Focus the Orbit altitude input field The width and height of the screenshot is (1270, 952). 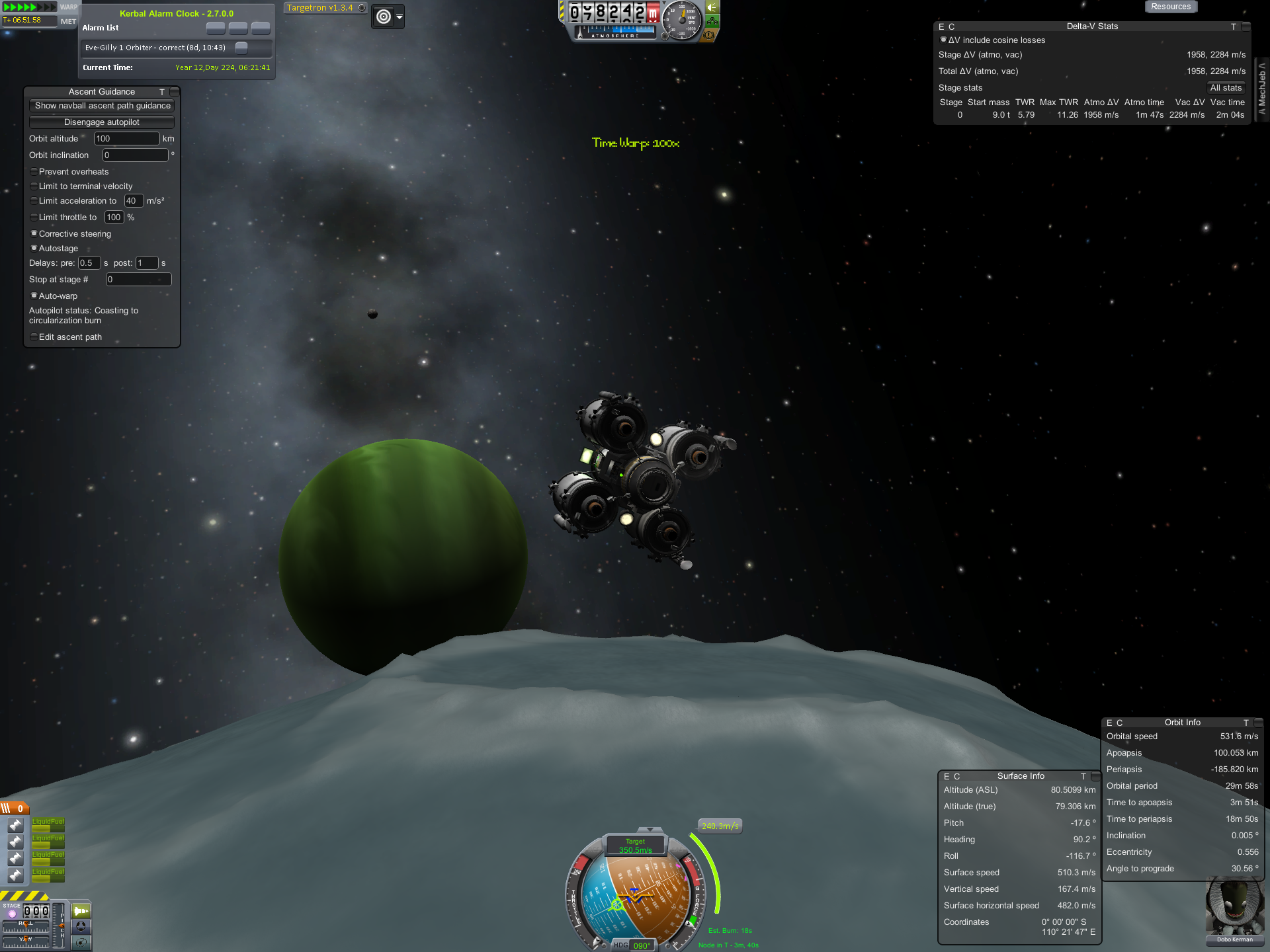coord(126,139)
